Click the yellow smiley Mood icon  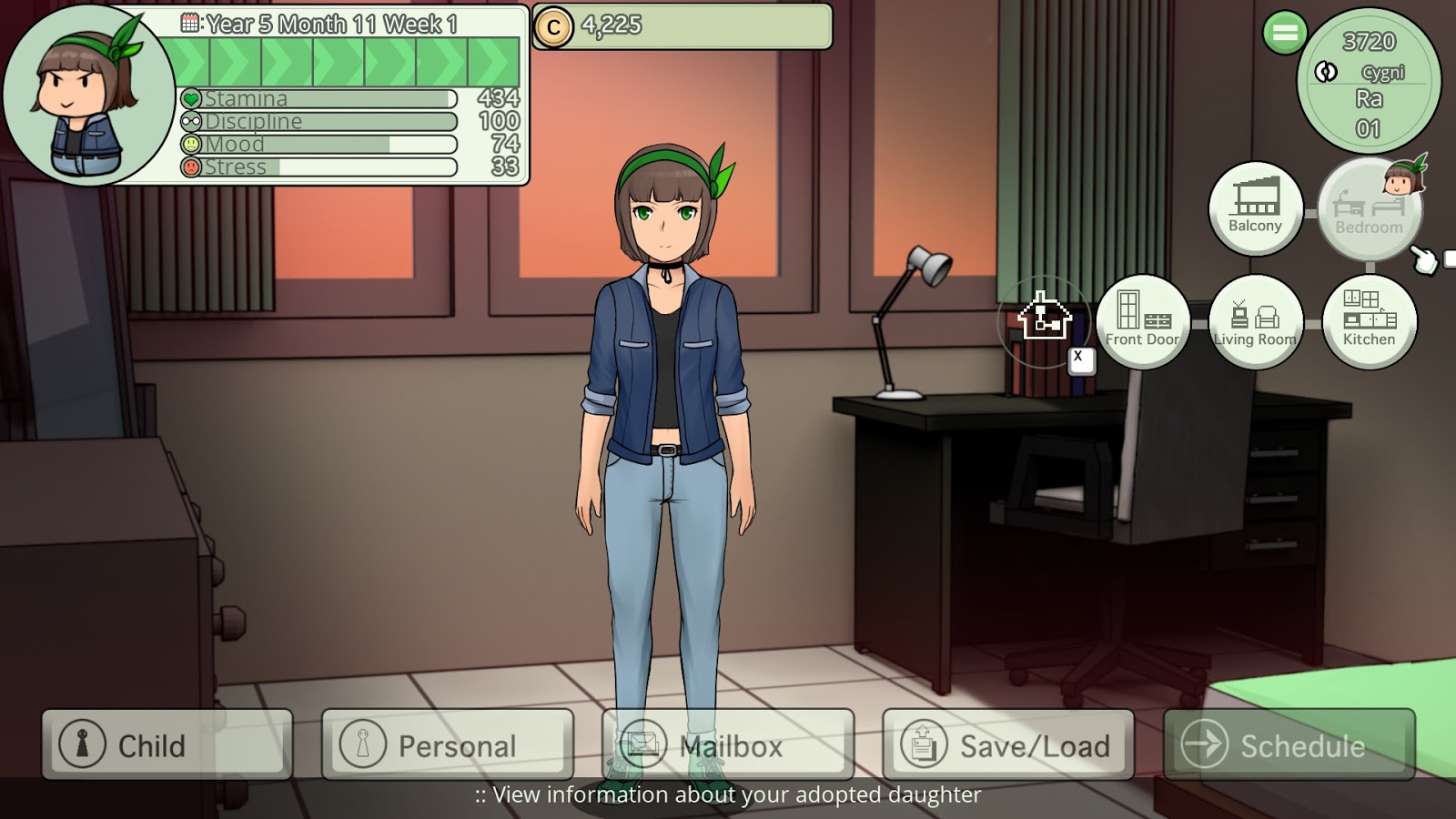point(193,143)
